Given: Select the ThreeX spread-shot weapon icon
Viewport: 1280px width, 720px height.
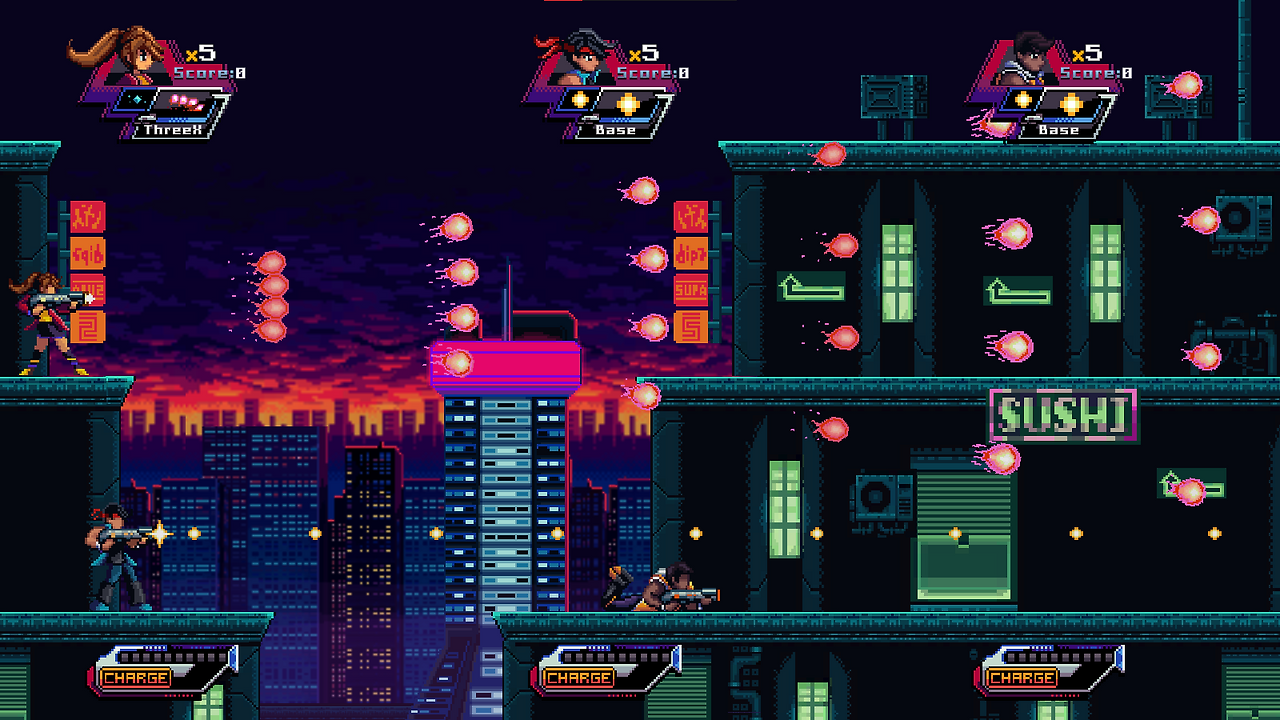Looking at the screenshot, I should point(186,100).
